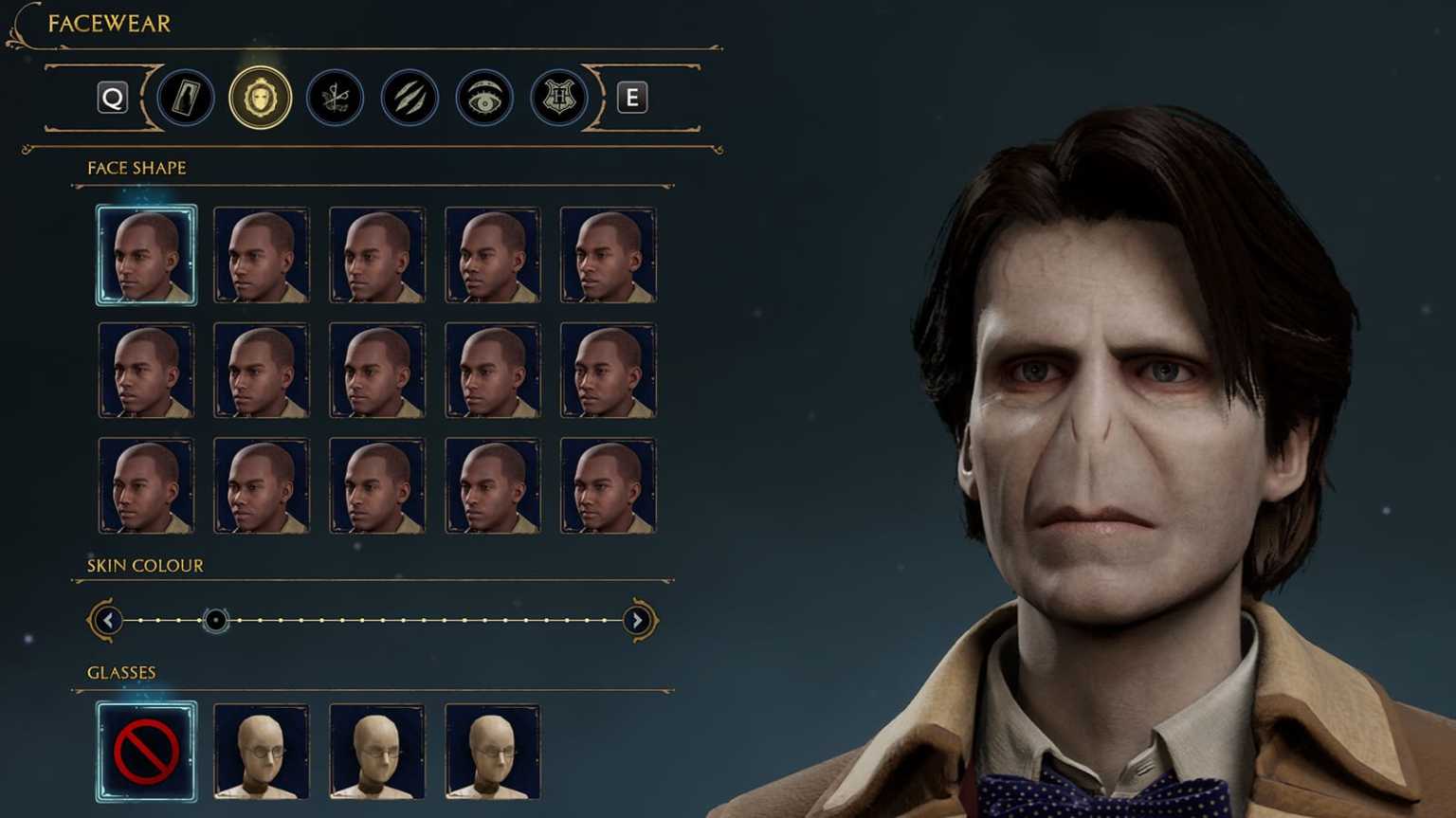
Task: Open the eye customization icon
Action: [x=483, y=97]
